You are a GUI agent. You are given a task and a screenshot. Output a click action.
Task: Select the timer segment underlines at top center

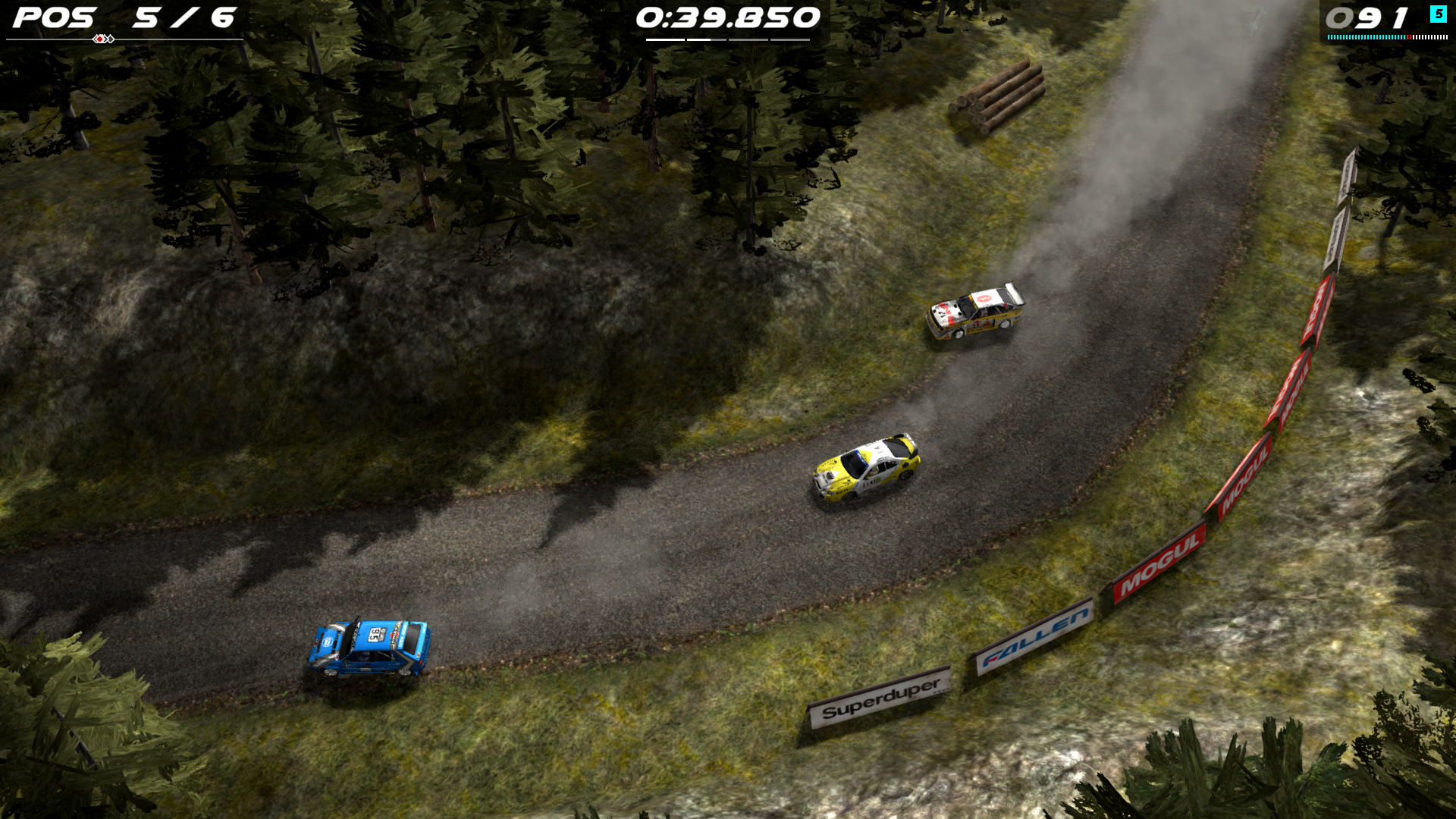[730, 40]
